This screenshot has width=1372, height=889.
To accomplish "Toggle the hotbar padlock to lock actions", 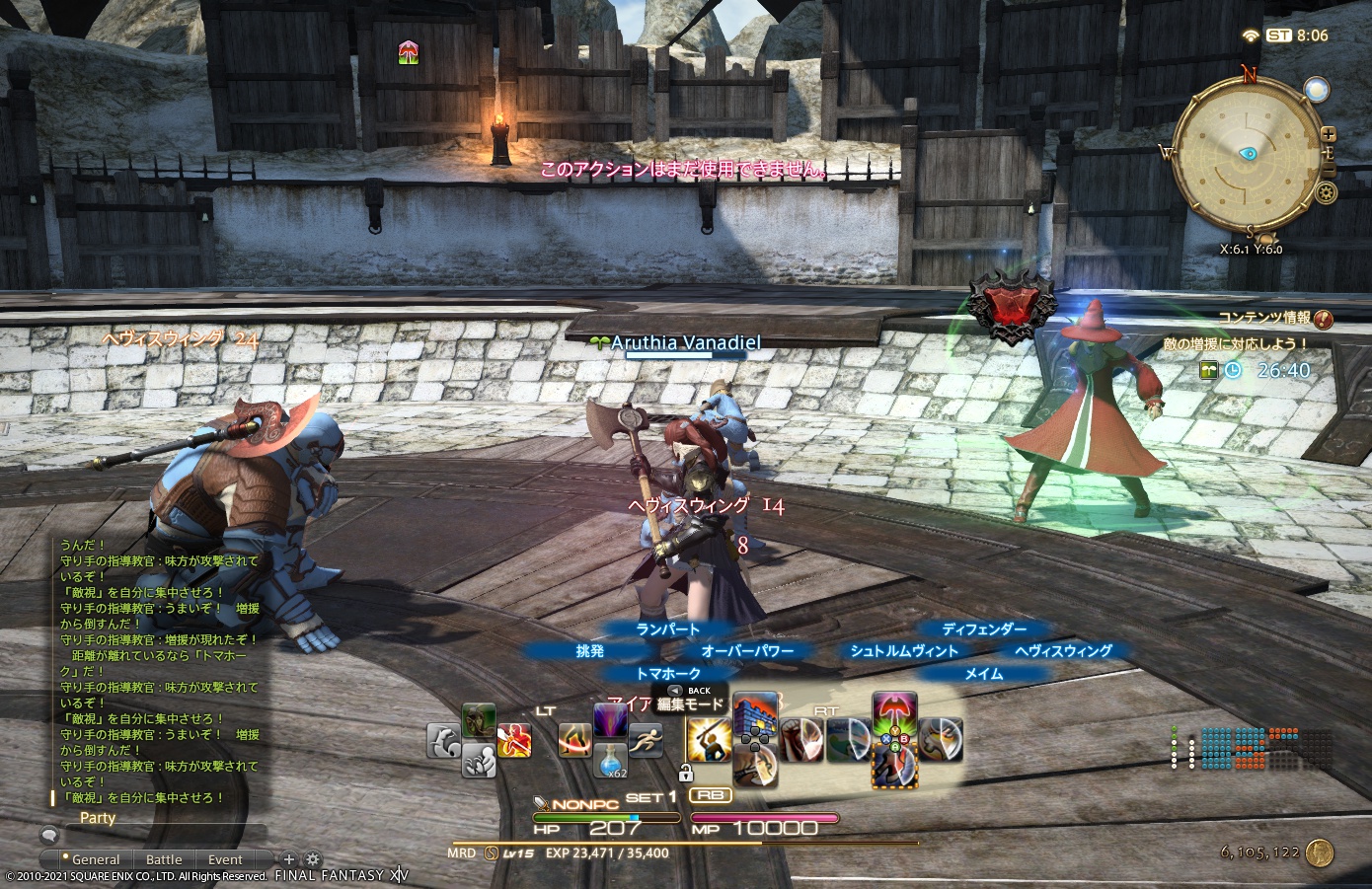I will coord(687,772).
